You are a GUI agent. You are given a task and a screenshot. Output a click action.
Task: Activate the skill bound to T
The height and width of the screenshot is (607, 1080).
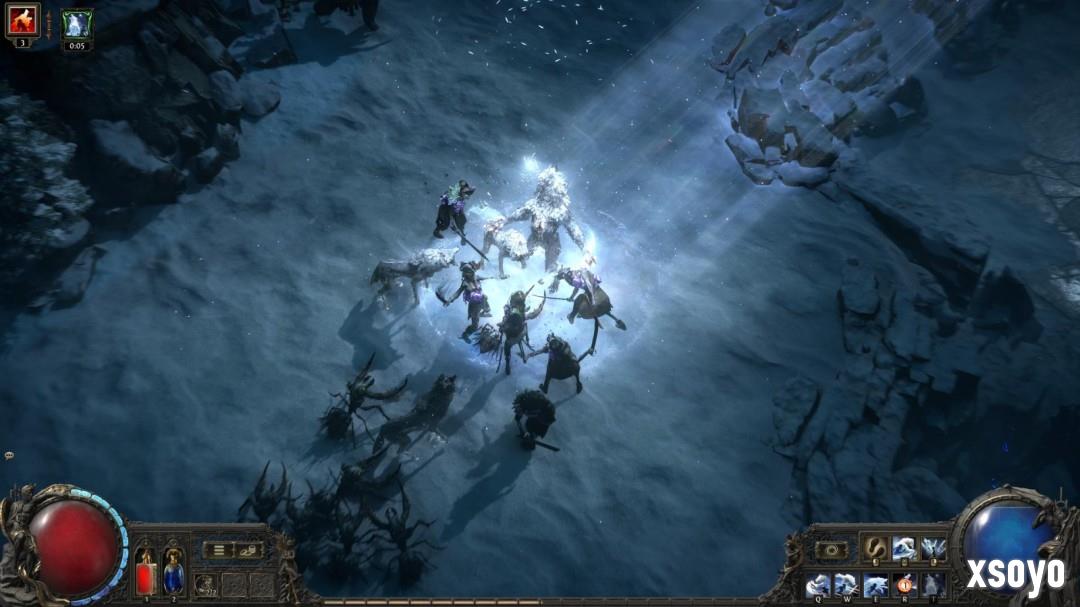coord(933,584)
